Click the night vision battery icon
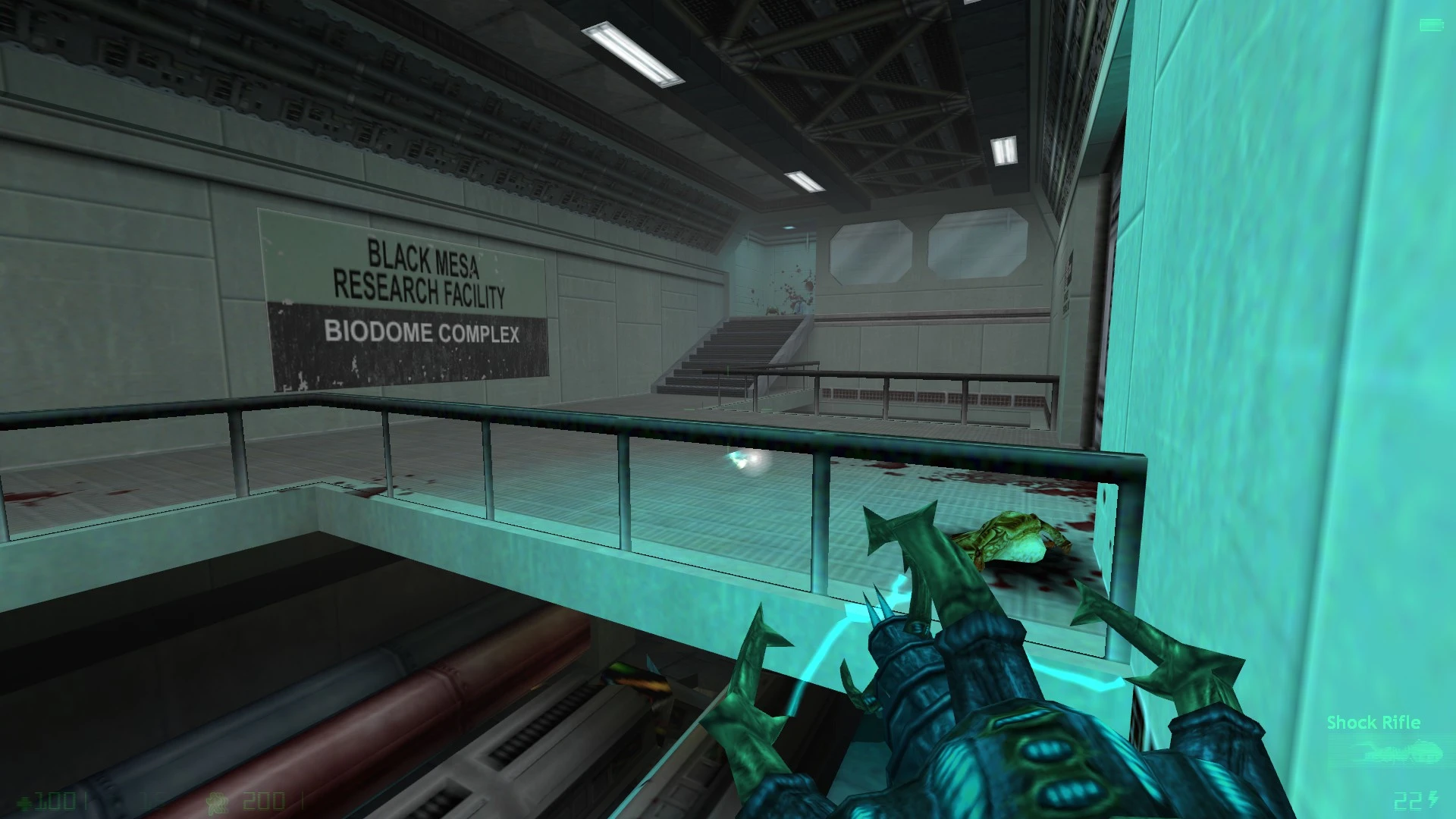This screenshot has height=819, width=1456. coord(1431,26)
